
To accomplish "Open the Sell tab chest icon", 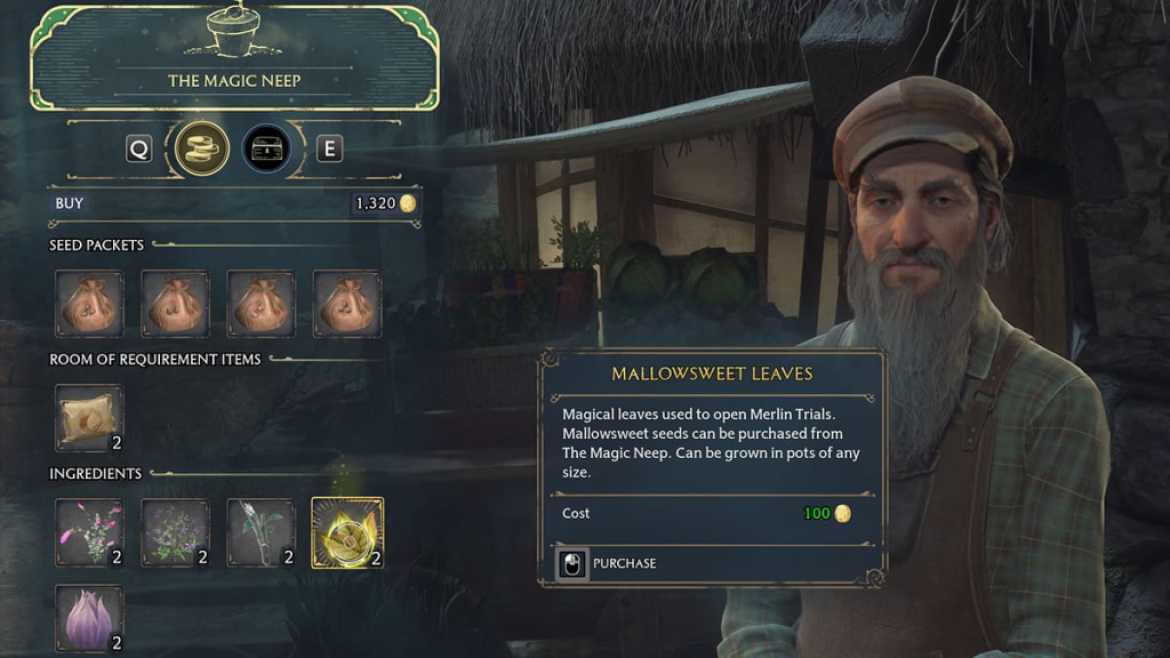I will (266, 149).
